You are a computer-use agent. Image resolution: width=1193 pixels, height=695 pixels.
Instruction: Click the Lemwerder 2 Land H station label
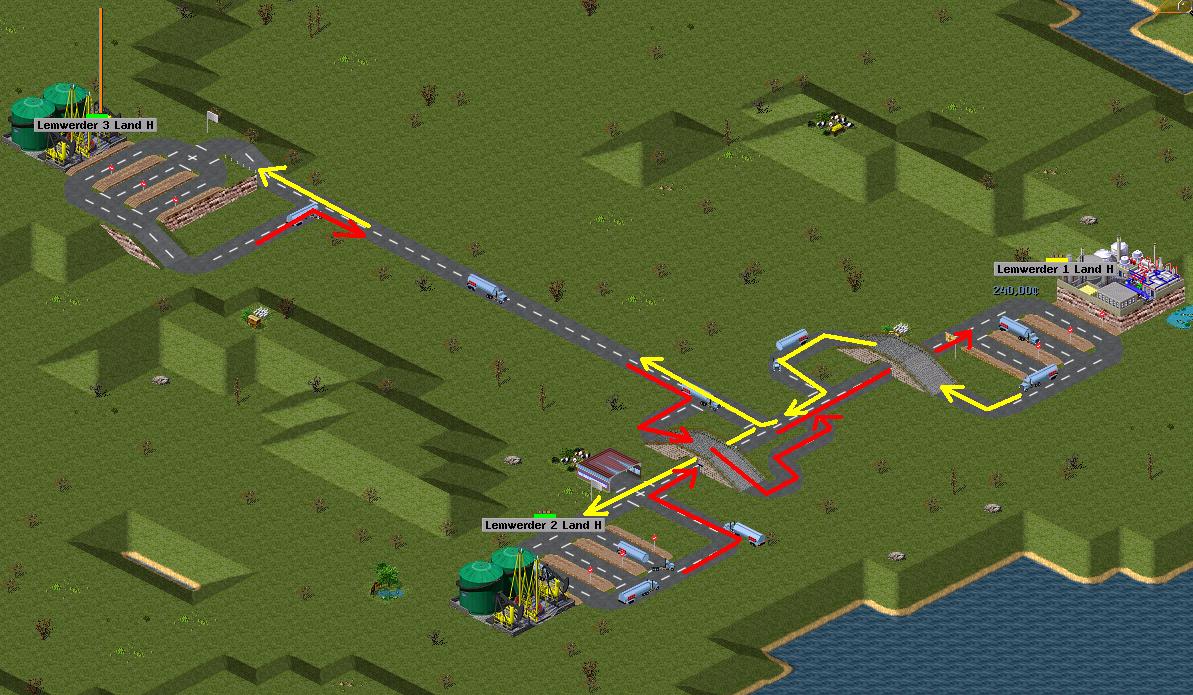(x=544, y=525)
